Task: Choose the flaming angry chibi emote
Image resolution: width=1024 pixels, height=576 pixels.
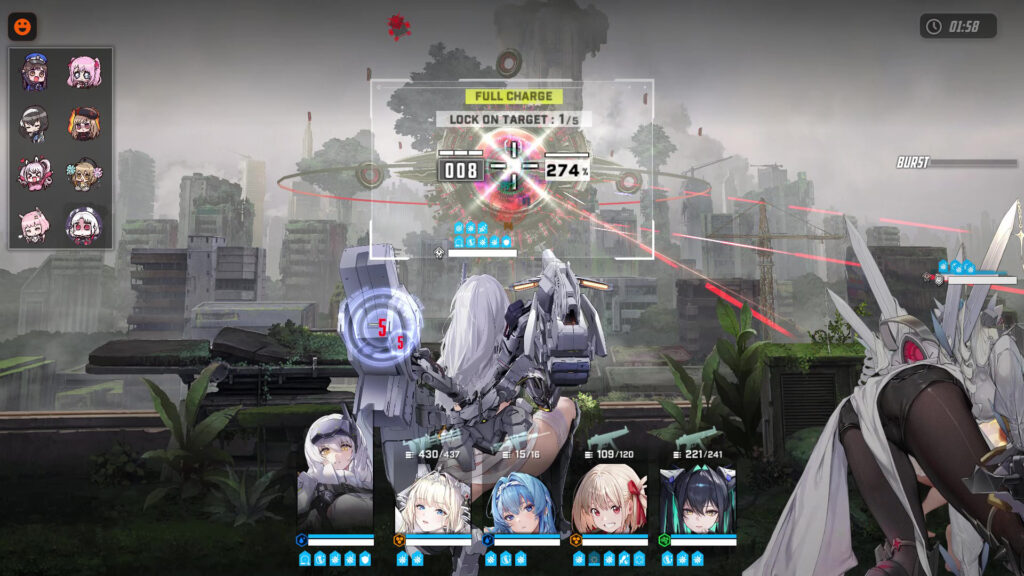Action: (x=84, y=124)
